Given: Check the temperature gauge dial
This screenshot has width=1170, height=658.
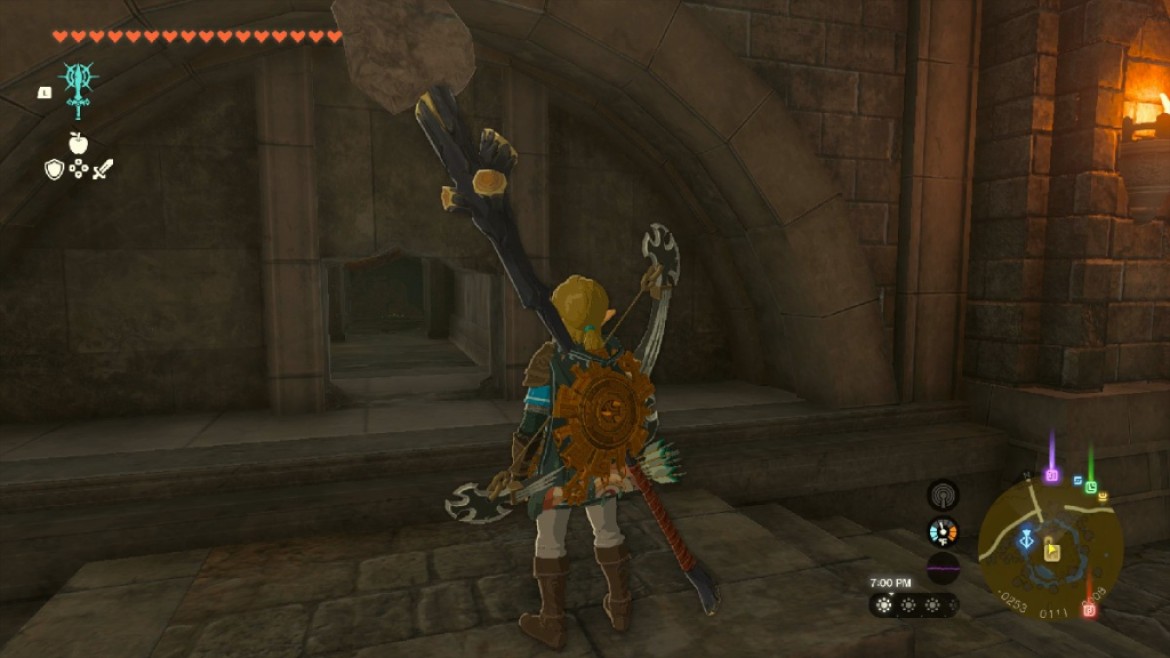Looking at the screenshot, I should (942, 531).
